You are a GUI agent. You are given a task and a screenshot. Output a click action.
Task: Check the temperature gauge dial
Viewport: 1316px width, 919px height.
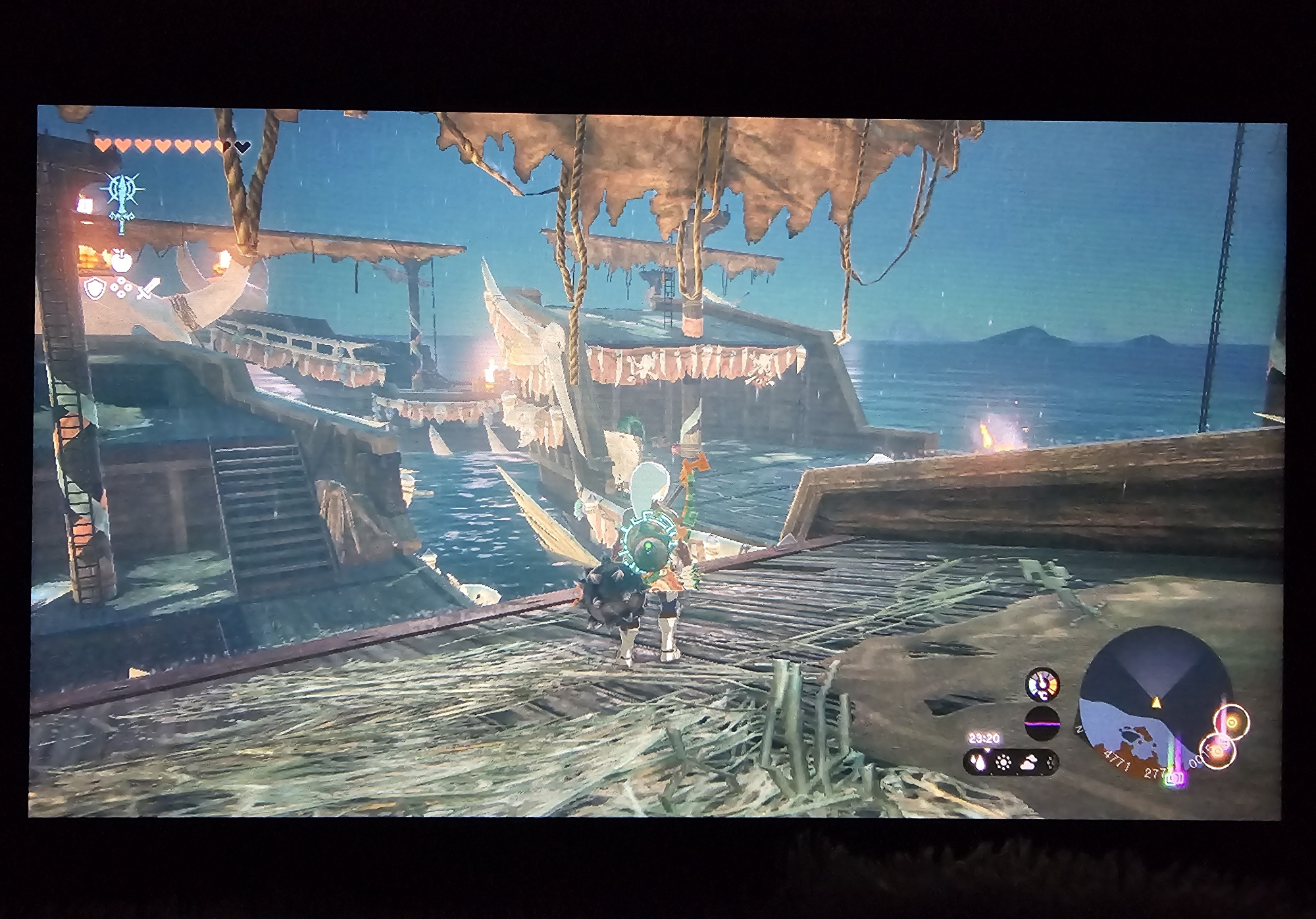point(1042,684)
